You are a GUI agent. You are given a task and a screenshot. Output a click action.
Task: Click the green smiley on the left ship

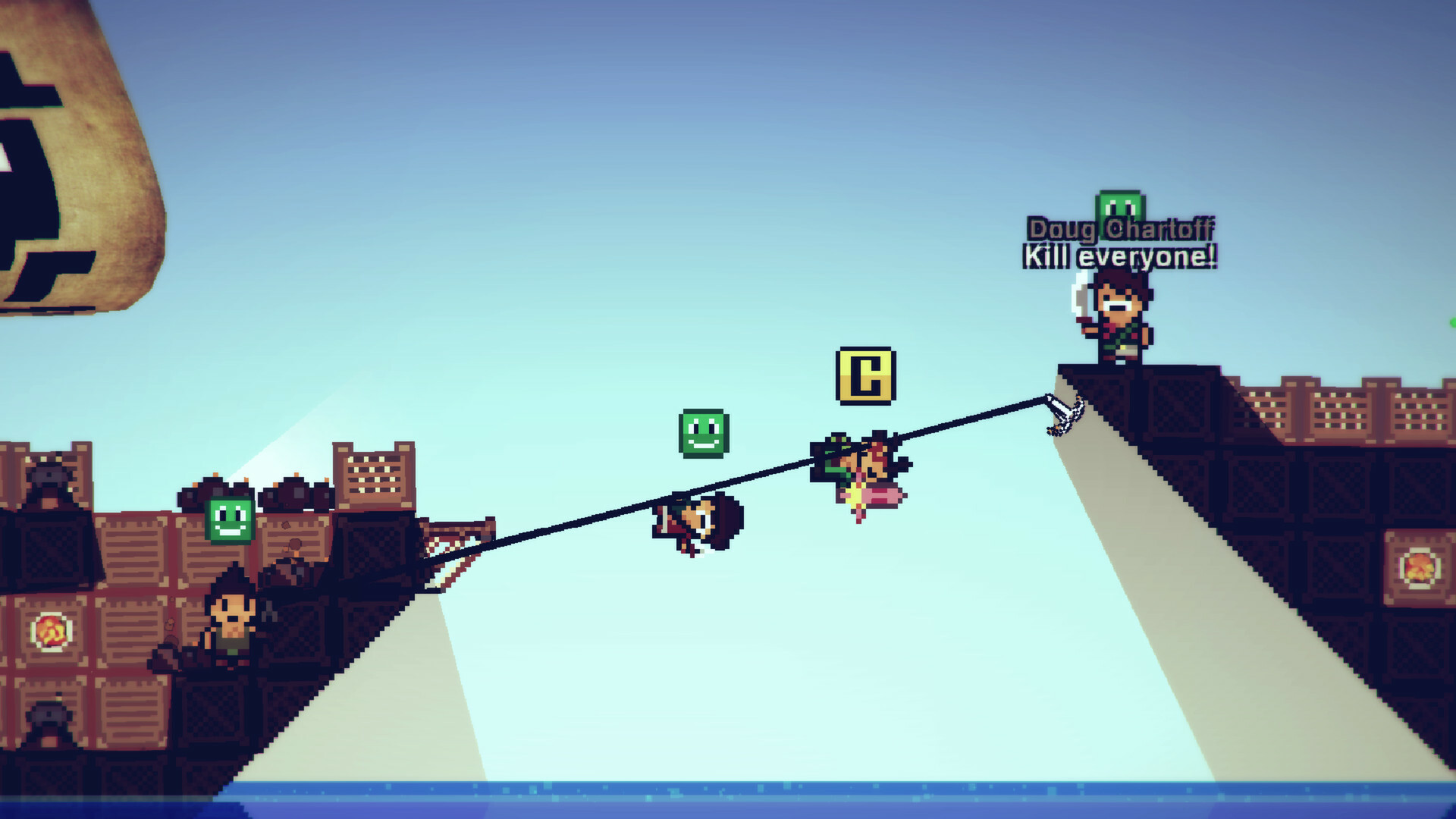click(231, 519)
